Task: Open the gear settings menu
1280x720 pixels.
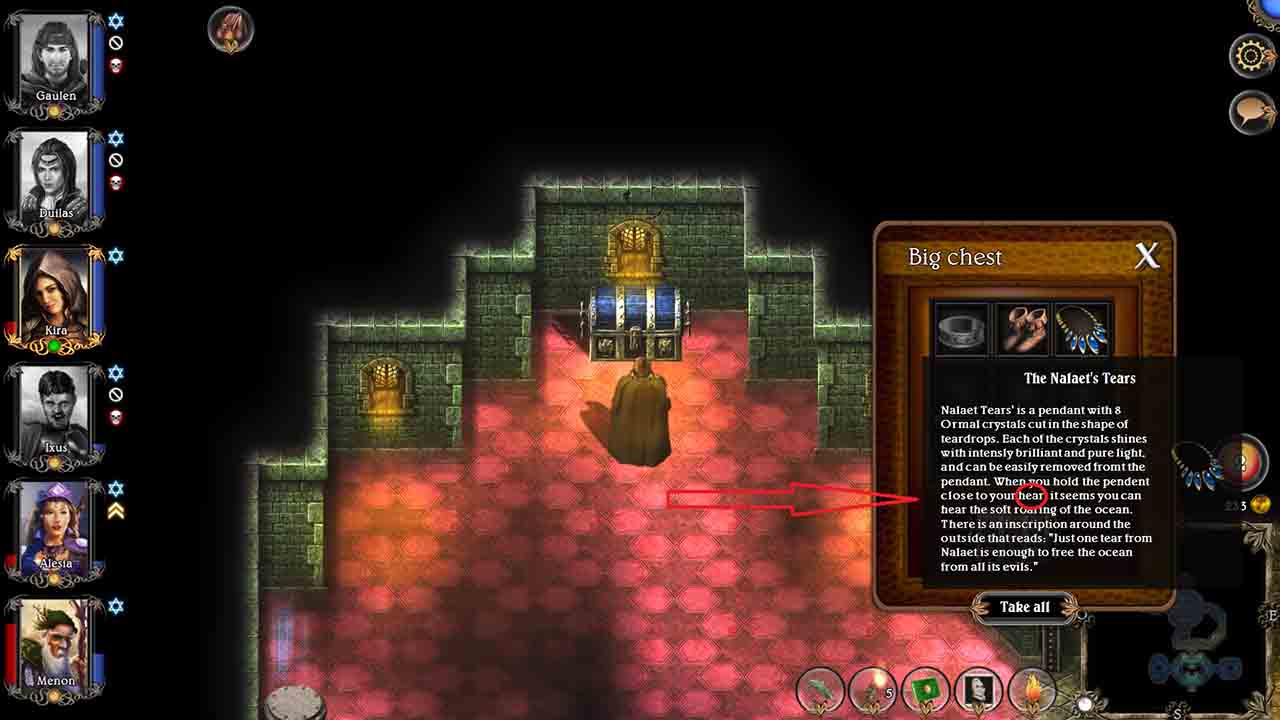Action: pyautogui.click(x=1251, y=56)
